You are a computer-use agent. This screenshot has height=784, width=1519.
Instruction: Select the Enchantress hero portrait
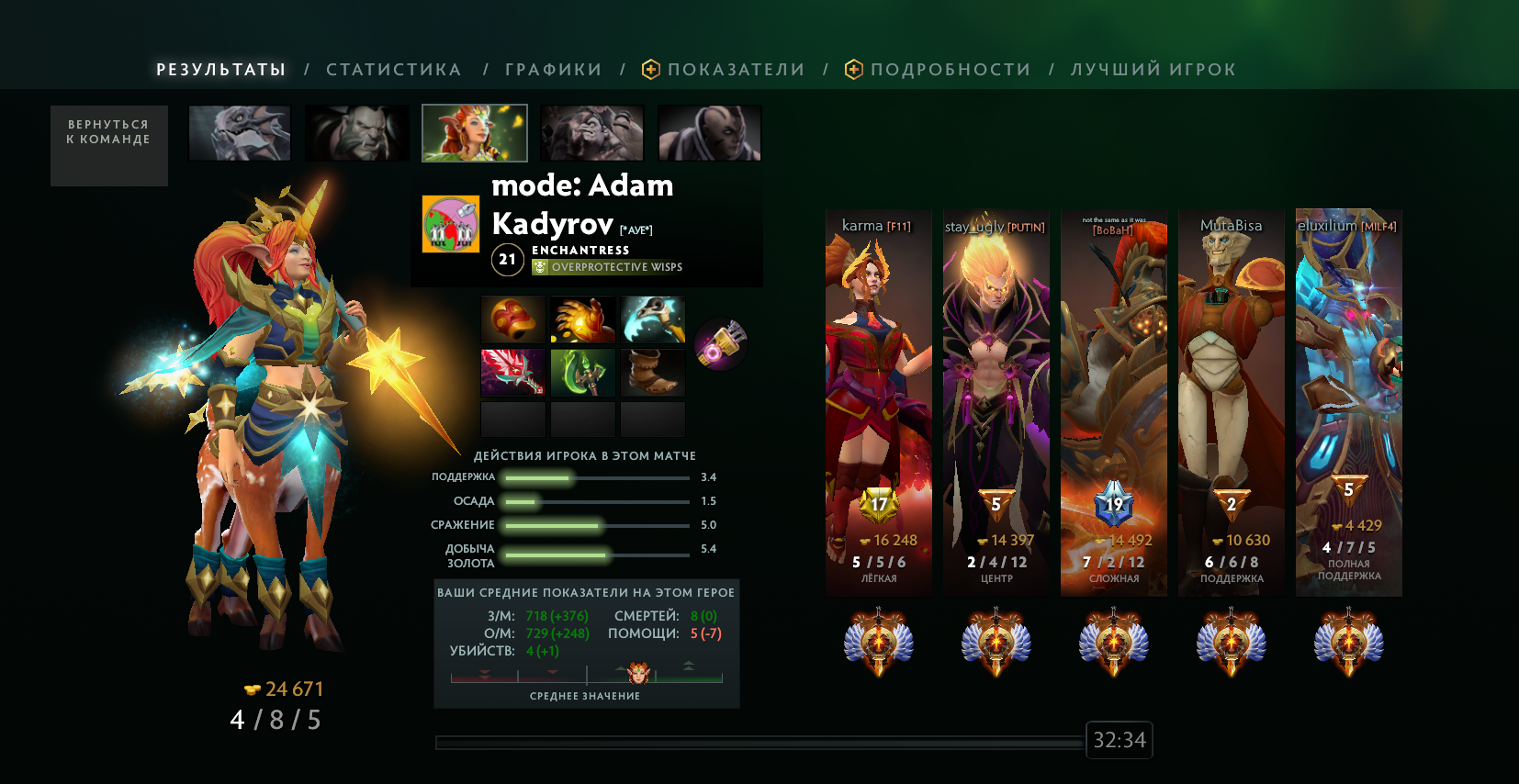[475, 133]
